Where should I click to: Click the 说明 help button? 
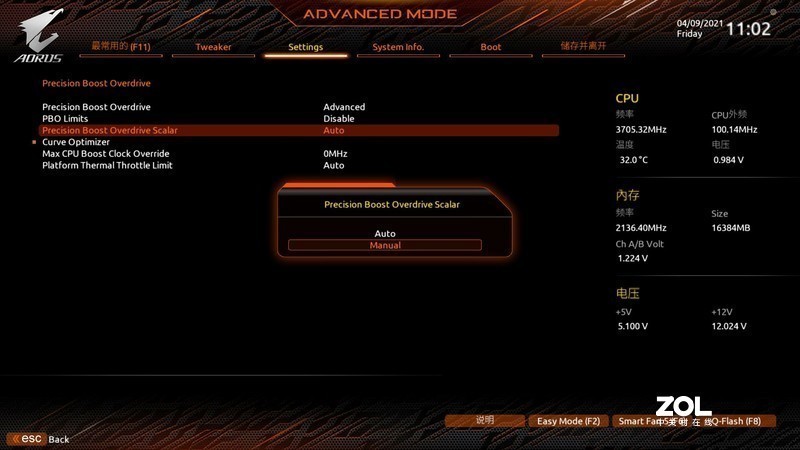click(485, 421)
